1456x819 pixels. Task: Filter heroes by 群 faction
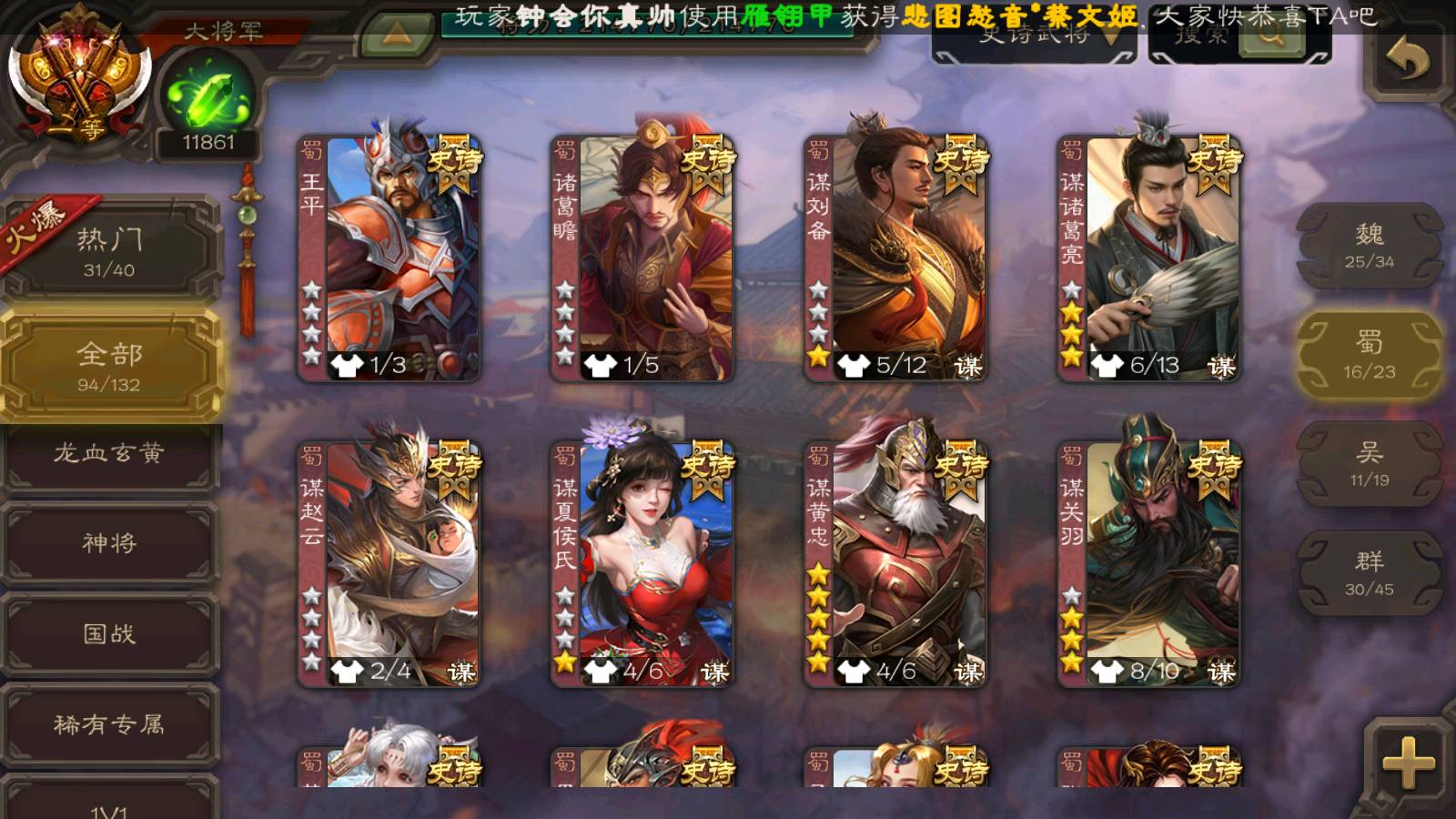pos(1370,573)
